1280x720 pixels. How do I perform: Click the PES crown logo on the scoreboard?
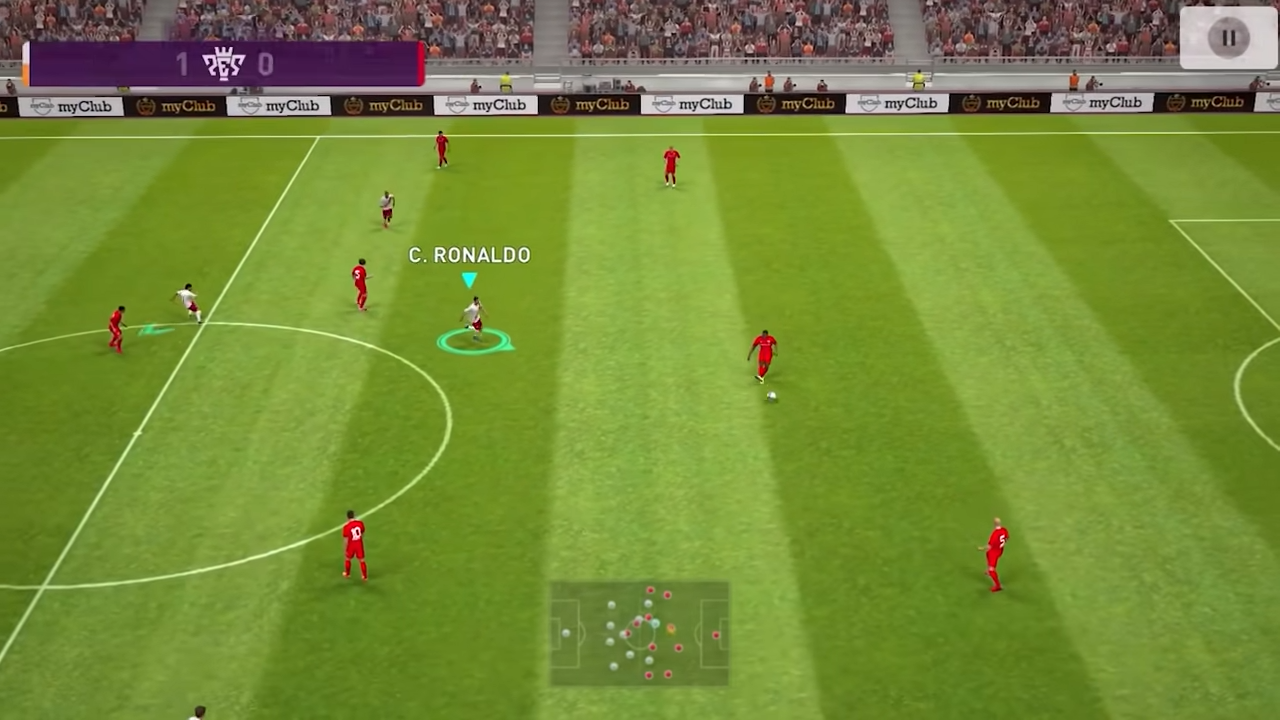[224, 63]
